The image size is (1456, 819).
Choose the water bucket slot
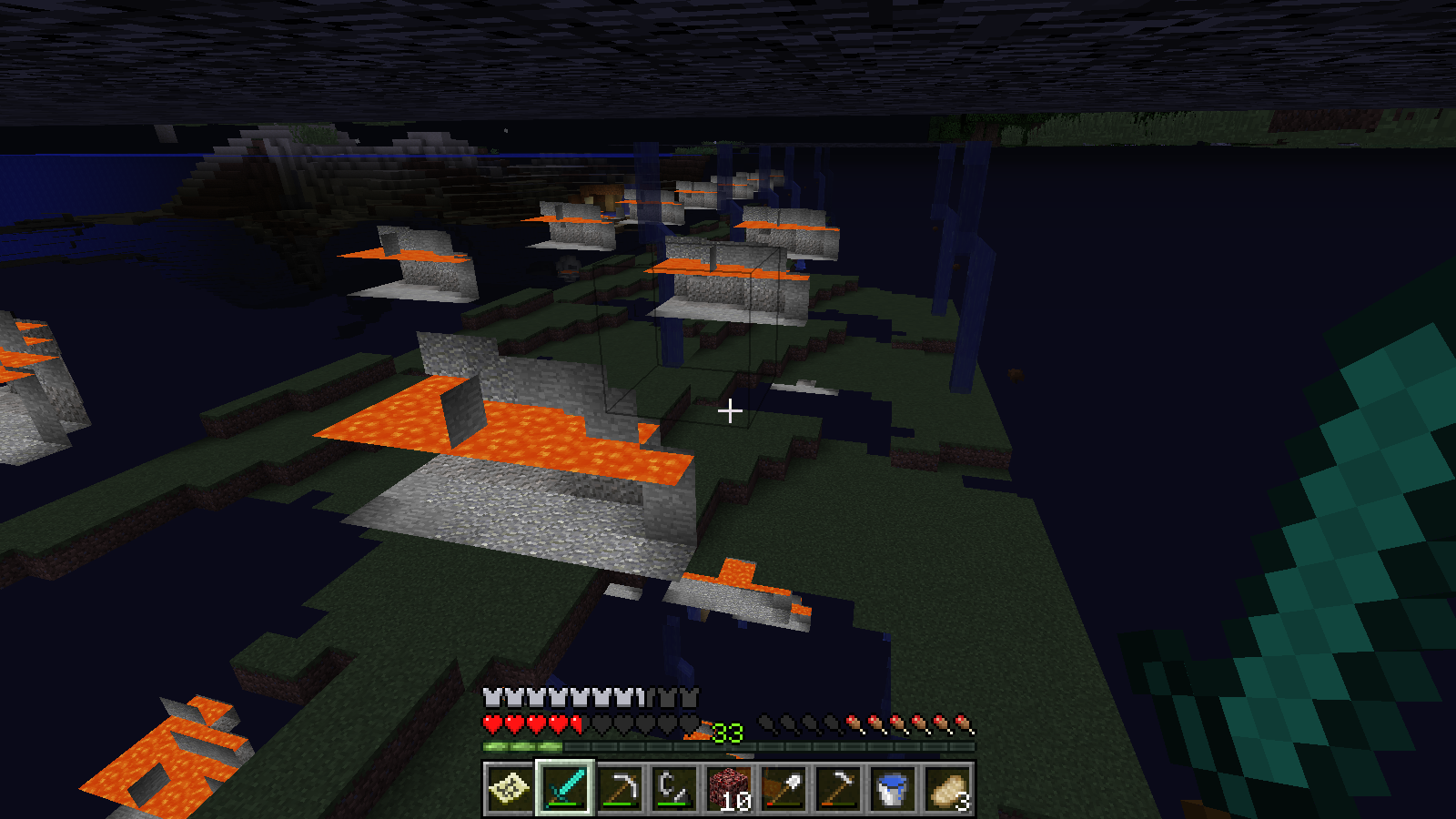coord(892,788)
